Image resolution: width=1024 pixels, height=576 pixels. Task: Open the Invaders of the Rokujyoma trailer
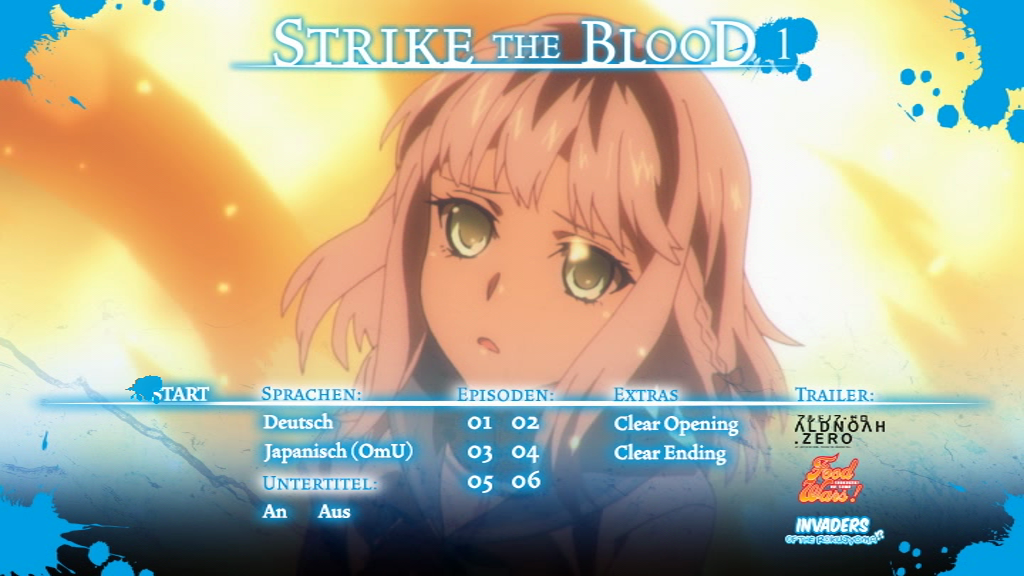[838, 531]
